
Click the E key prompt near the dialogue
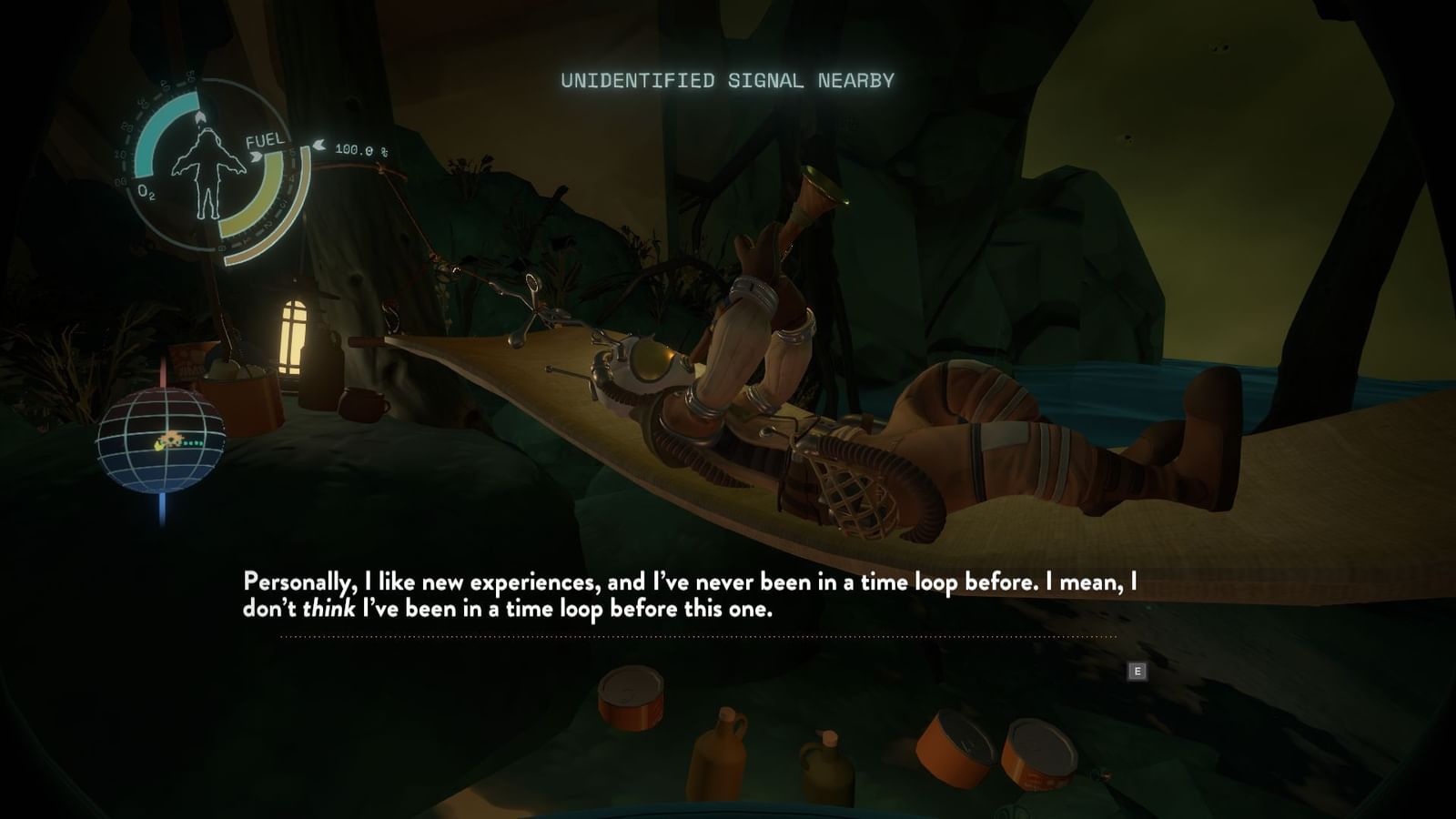[x=1137, y=670]
